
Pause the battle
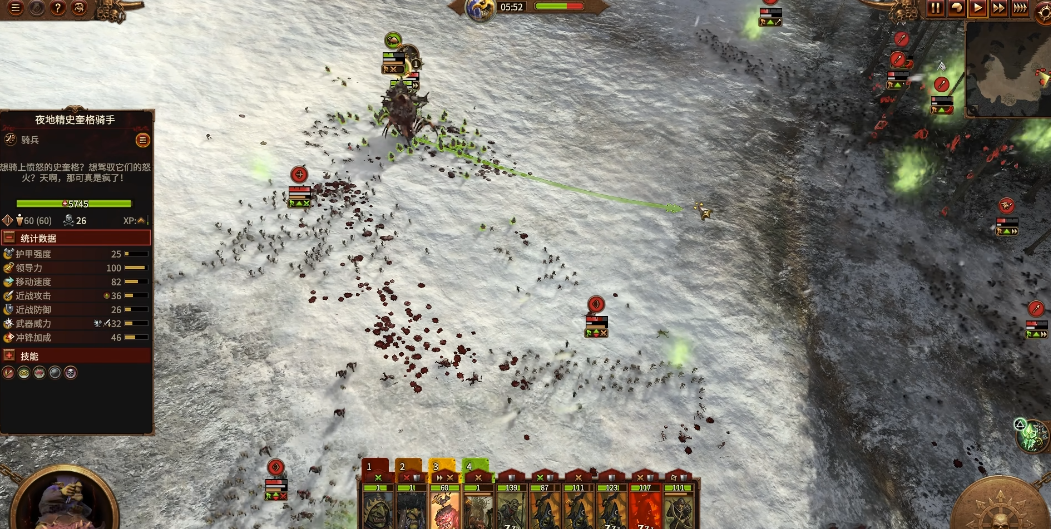[x=936, y=8]
